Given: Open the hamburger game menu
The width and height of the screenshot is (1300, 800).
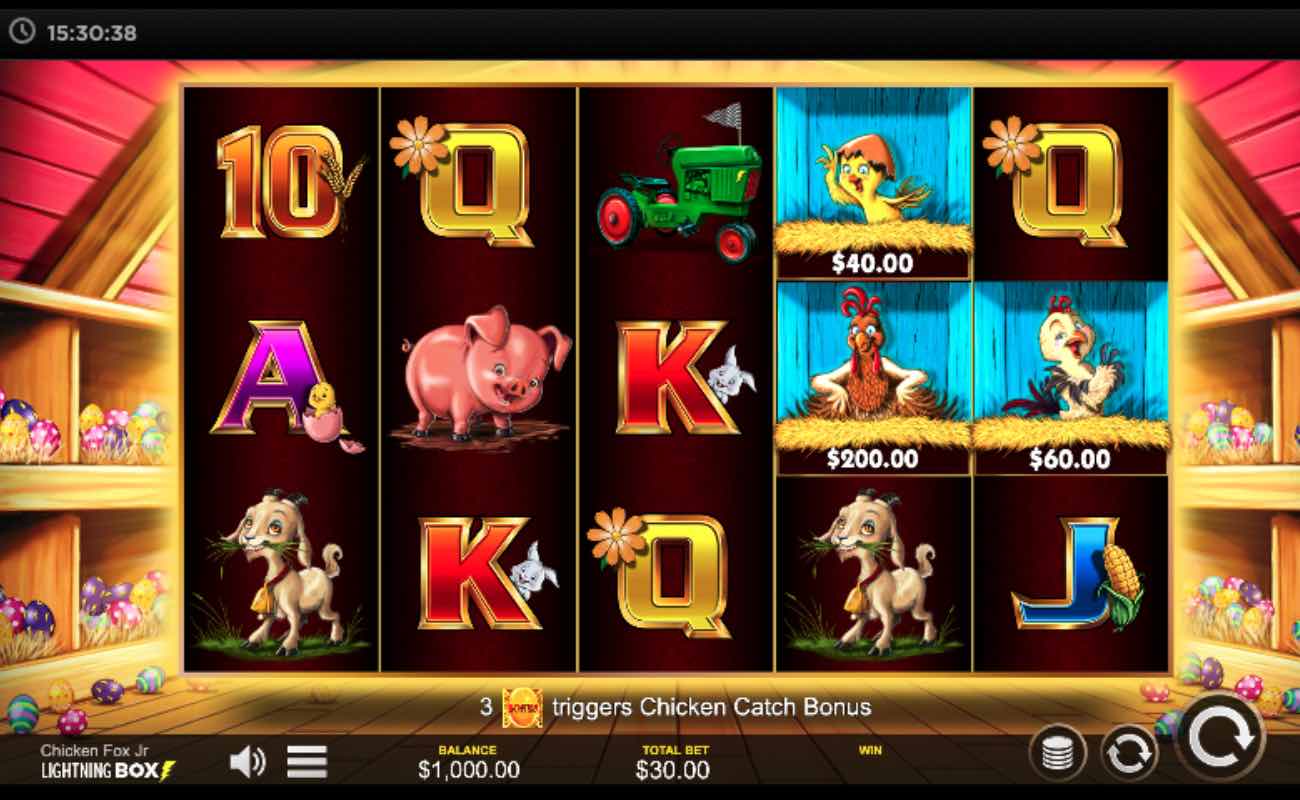Looking at the screenshot, I should (x=305, y=760).
